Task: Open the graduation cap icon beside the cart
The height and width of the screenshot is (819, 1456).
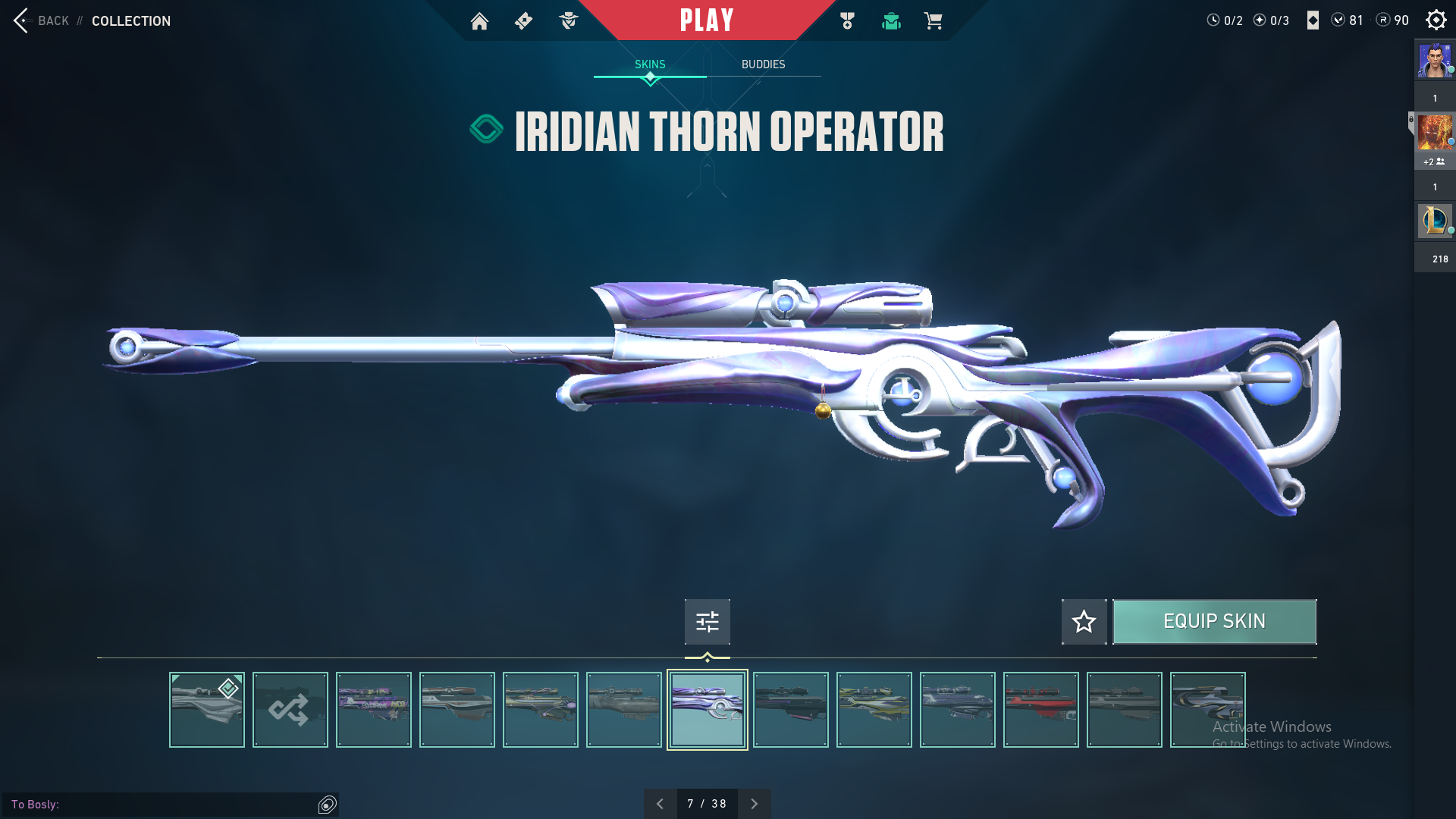Action: tap(891, 21)
